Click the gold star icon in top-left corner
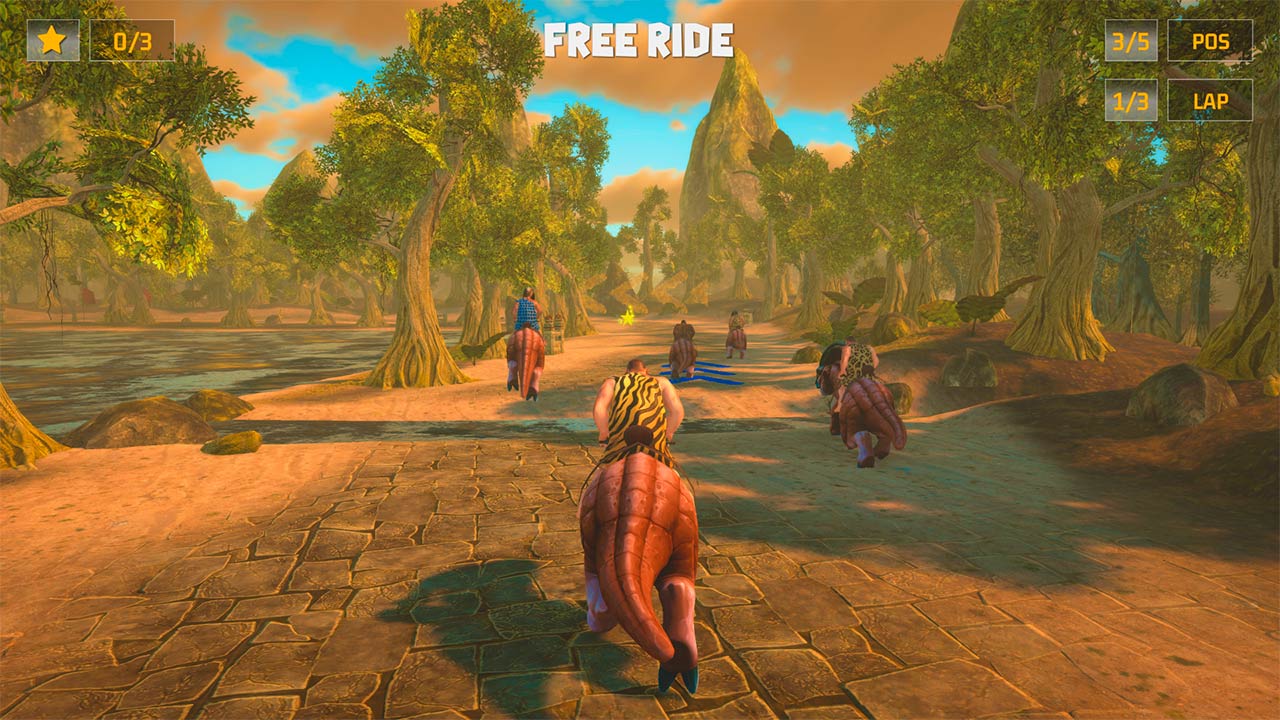1280x720 pixels. 52,41
